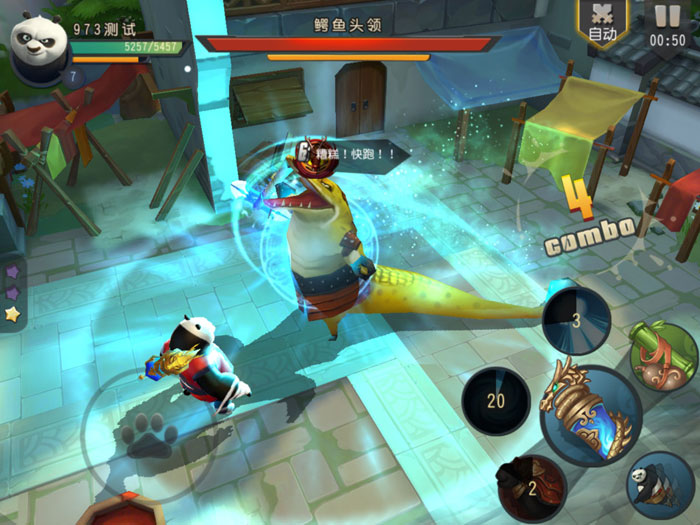Activate the skill showing cooldown 20
700x525 pixels.
tap(495, 400)
